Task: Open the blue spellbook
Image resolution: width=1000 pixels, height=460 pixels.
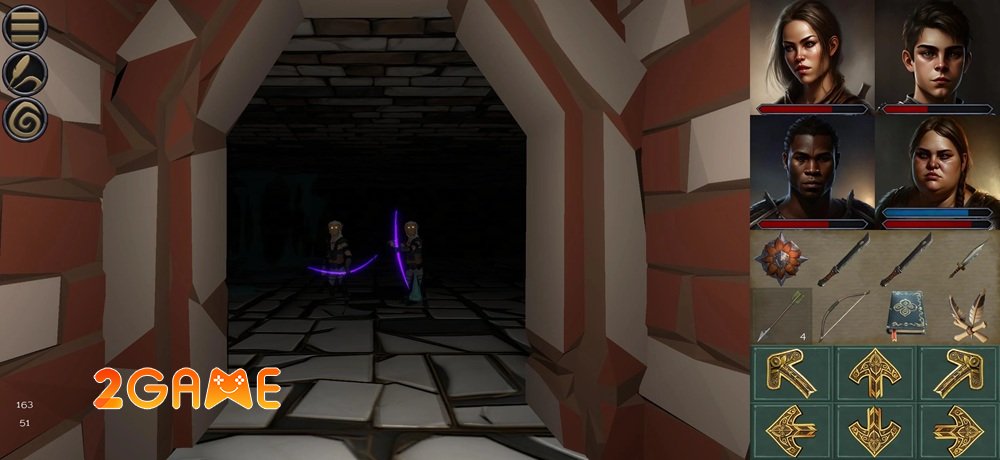Action: click(906, 316)
